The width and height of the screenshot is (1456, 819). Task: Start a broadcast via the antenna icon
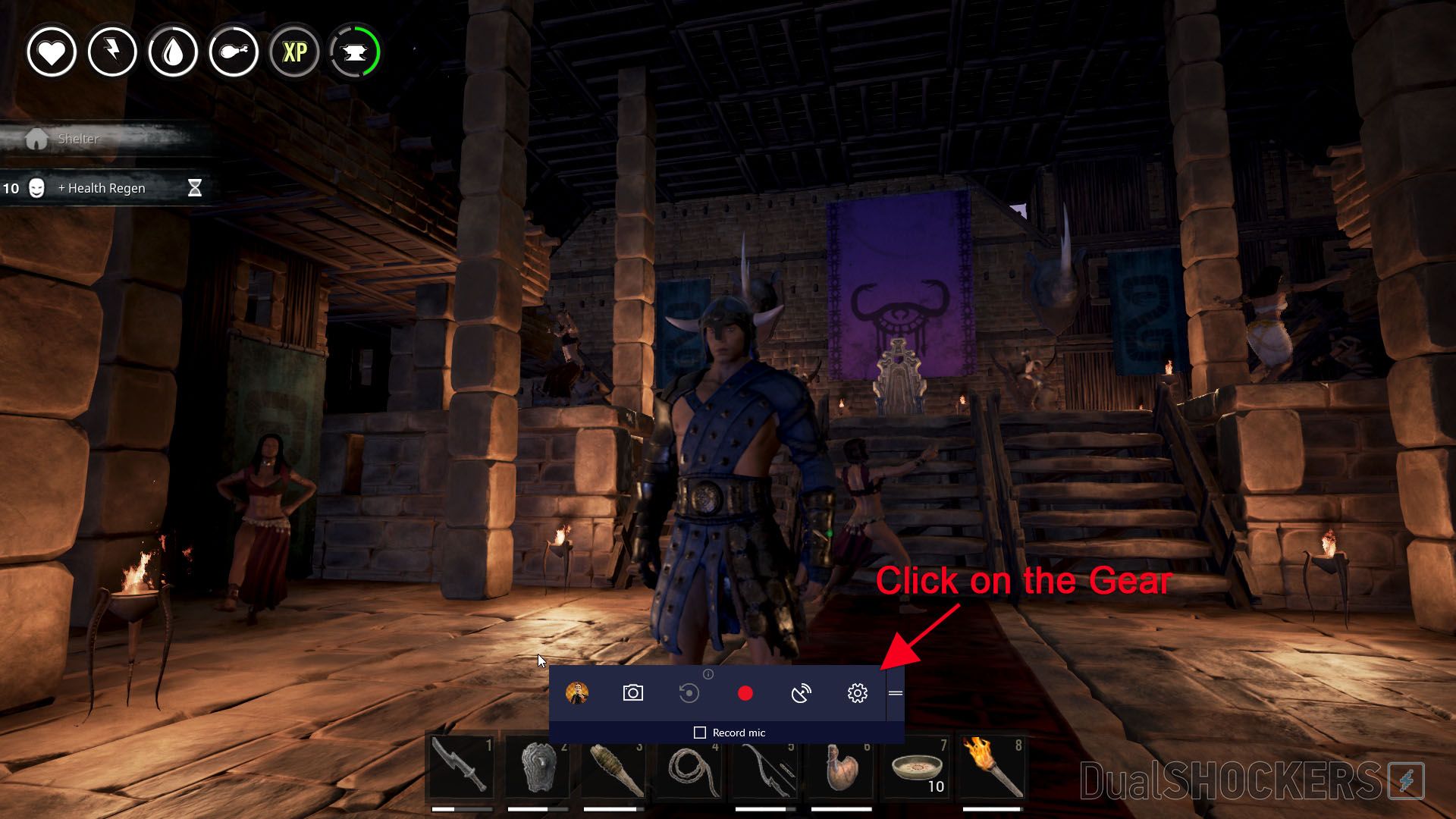click(802, 692)
